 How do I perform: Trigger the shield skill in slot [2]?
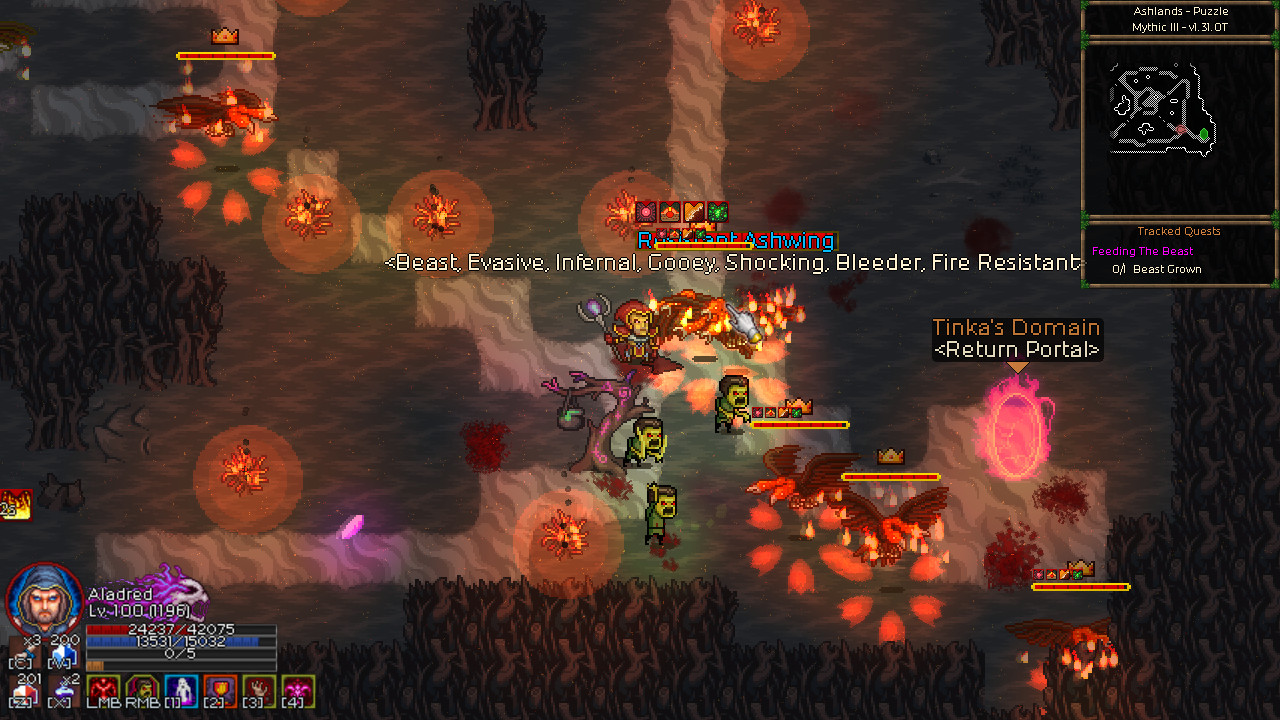pyautogui.click(x=218, y=688)
